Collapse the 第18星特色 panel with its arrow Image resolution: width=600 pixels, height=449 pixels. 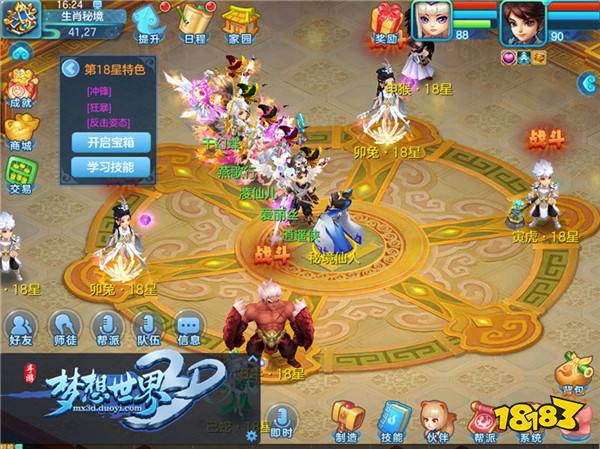70,69
